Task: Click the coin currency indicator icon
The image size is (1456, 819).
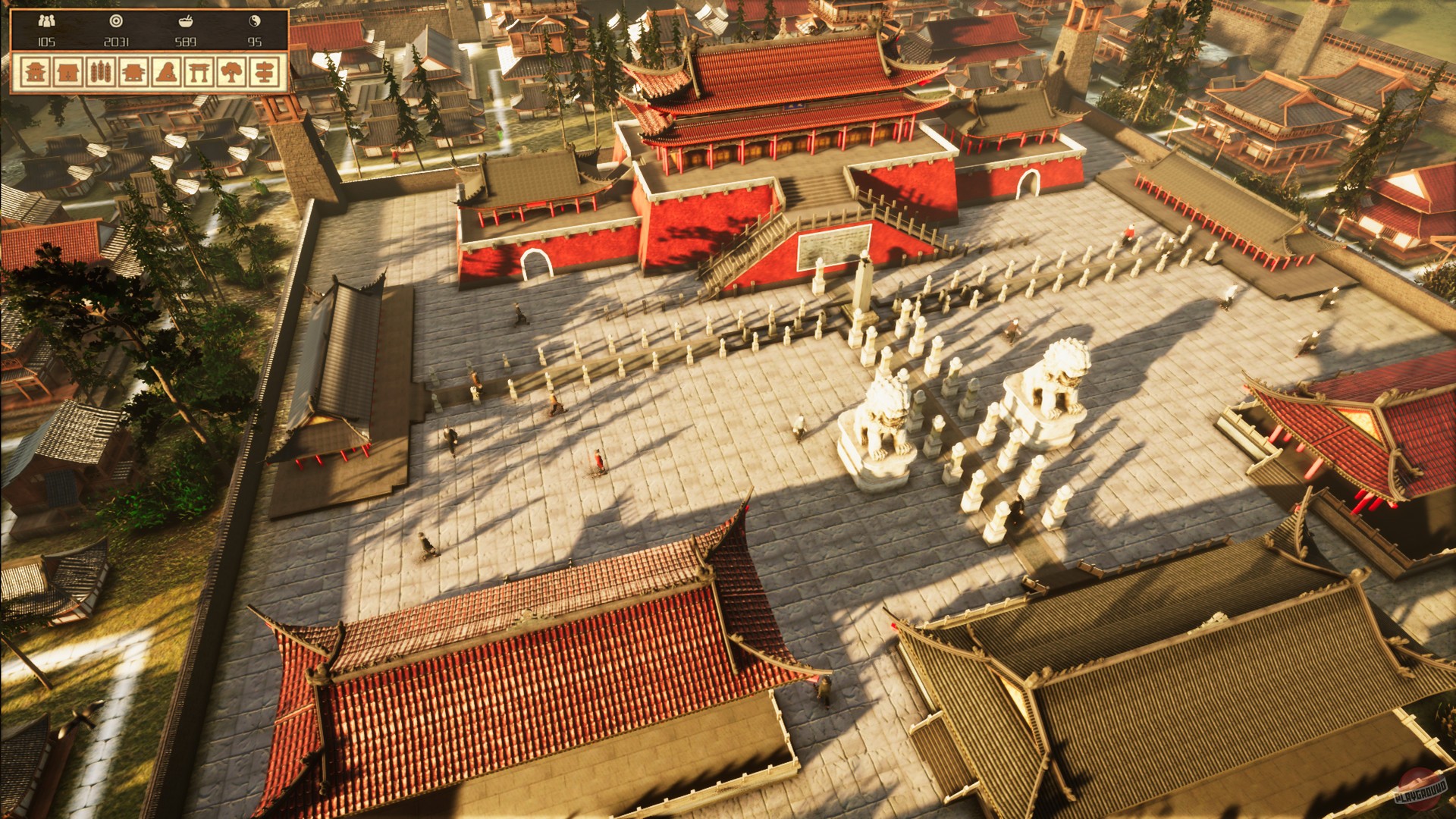Action: coord(115,20)
